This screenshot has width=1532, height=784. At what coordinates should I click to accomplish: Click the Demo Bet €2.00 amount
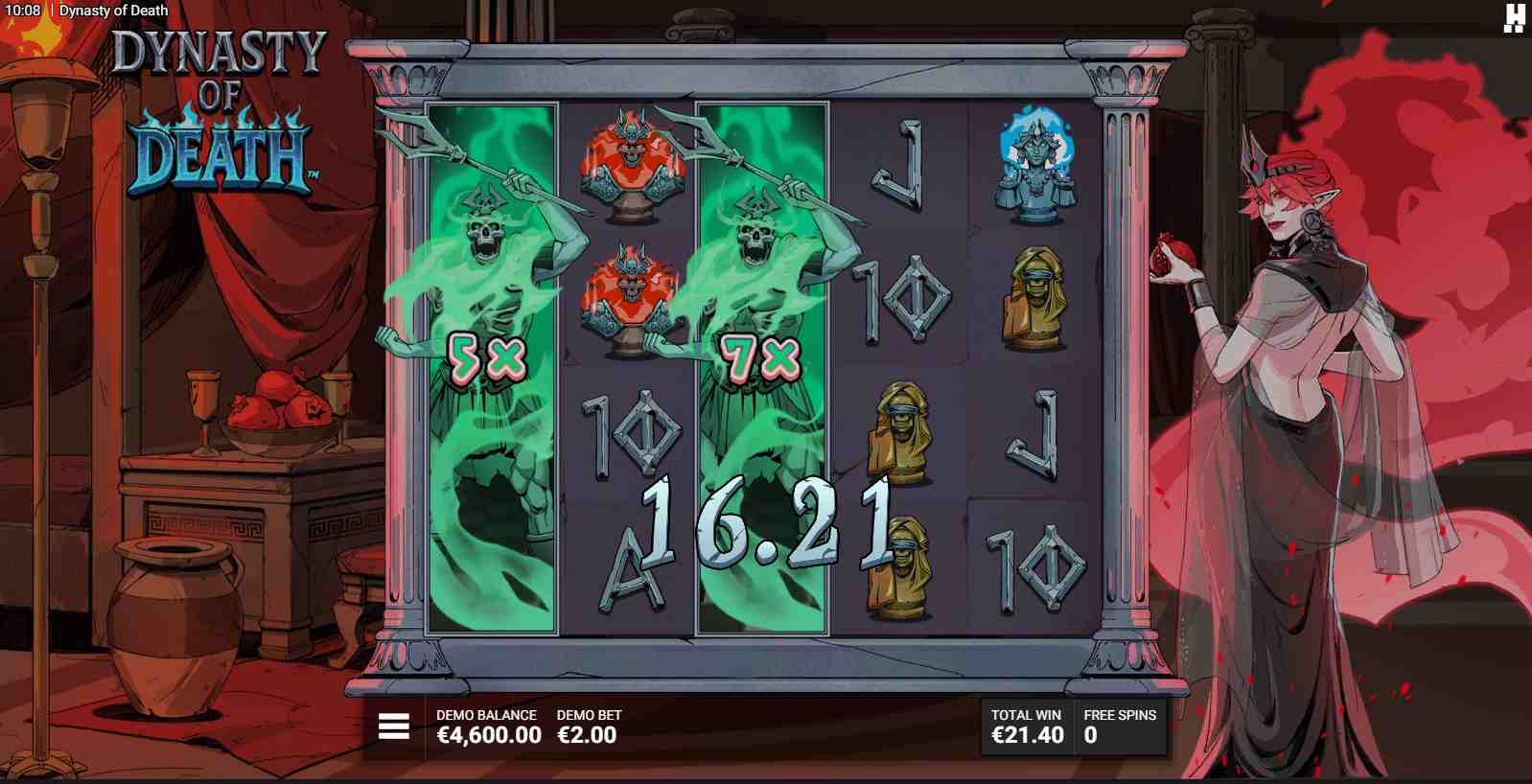[x=589, y=735]
